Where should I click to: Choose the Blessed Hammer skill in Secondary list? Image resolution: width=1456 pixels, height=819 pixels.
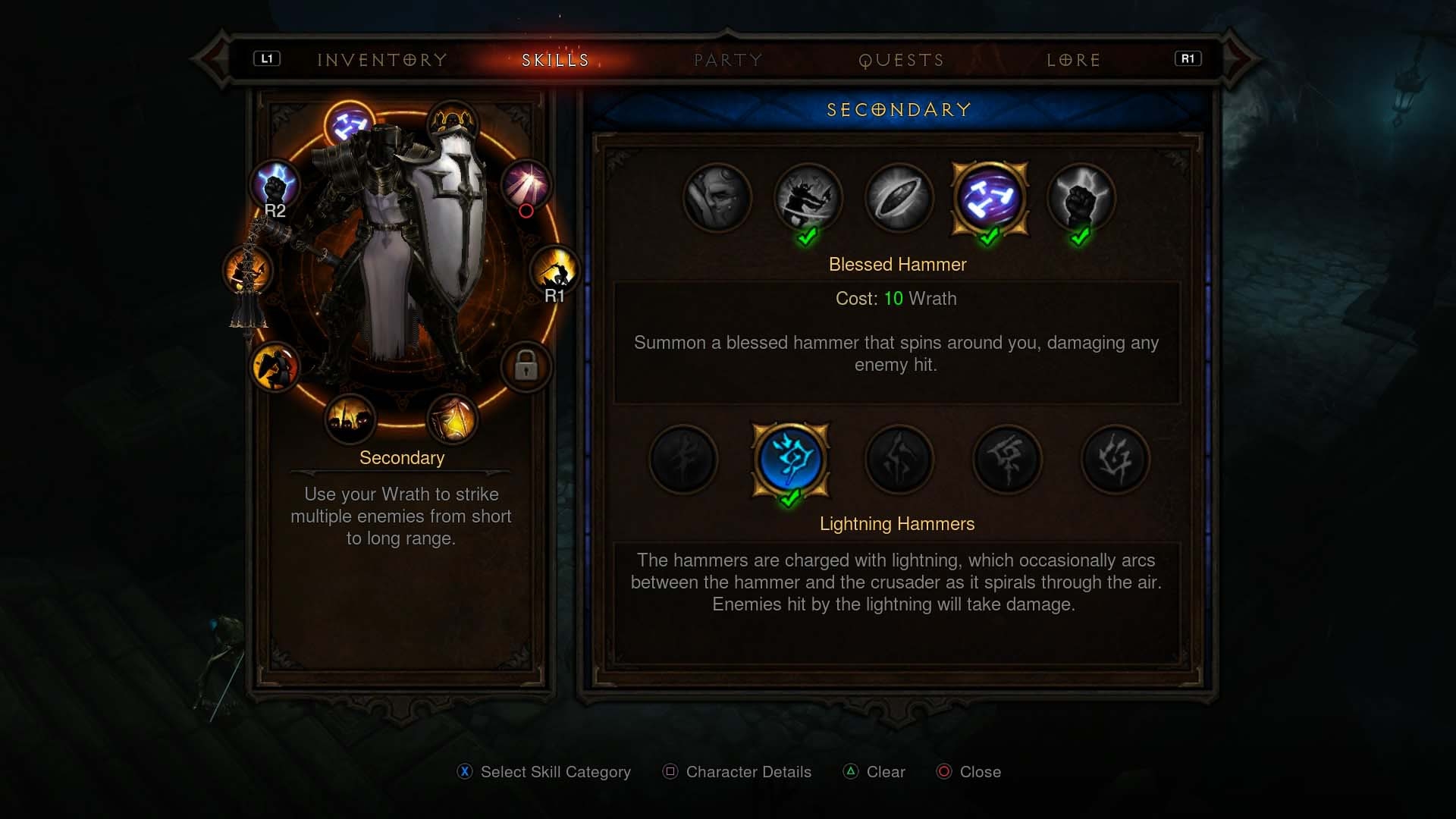click(989, 198)
